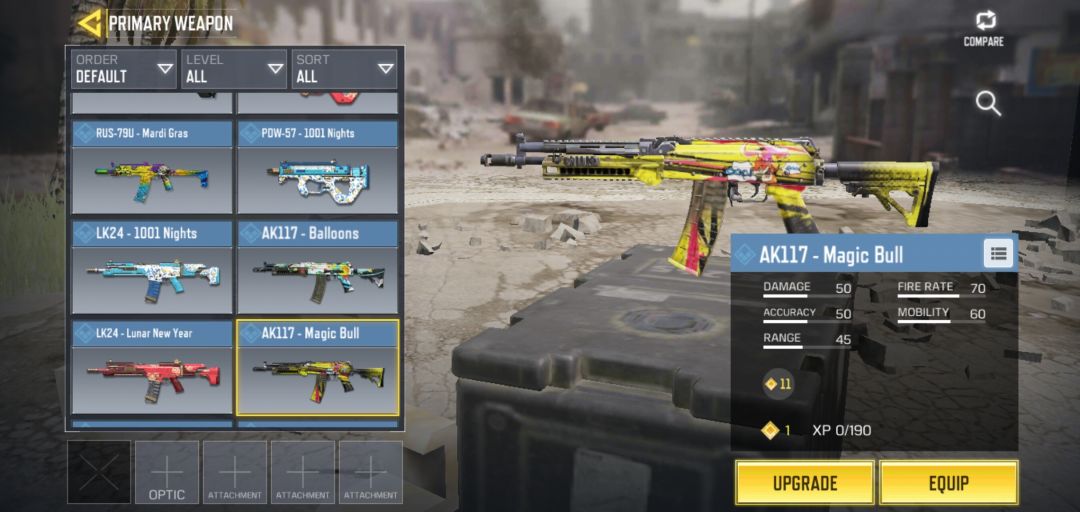1080x512 pixels.
Task: Open the SORT dropdown
Action: click(x=344, y=69)
